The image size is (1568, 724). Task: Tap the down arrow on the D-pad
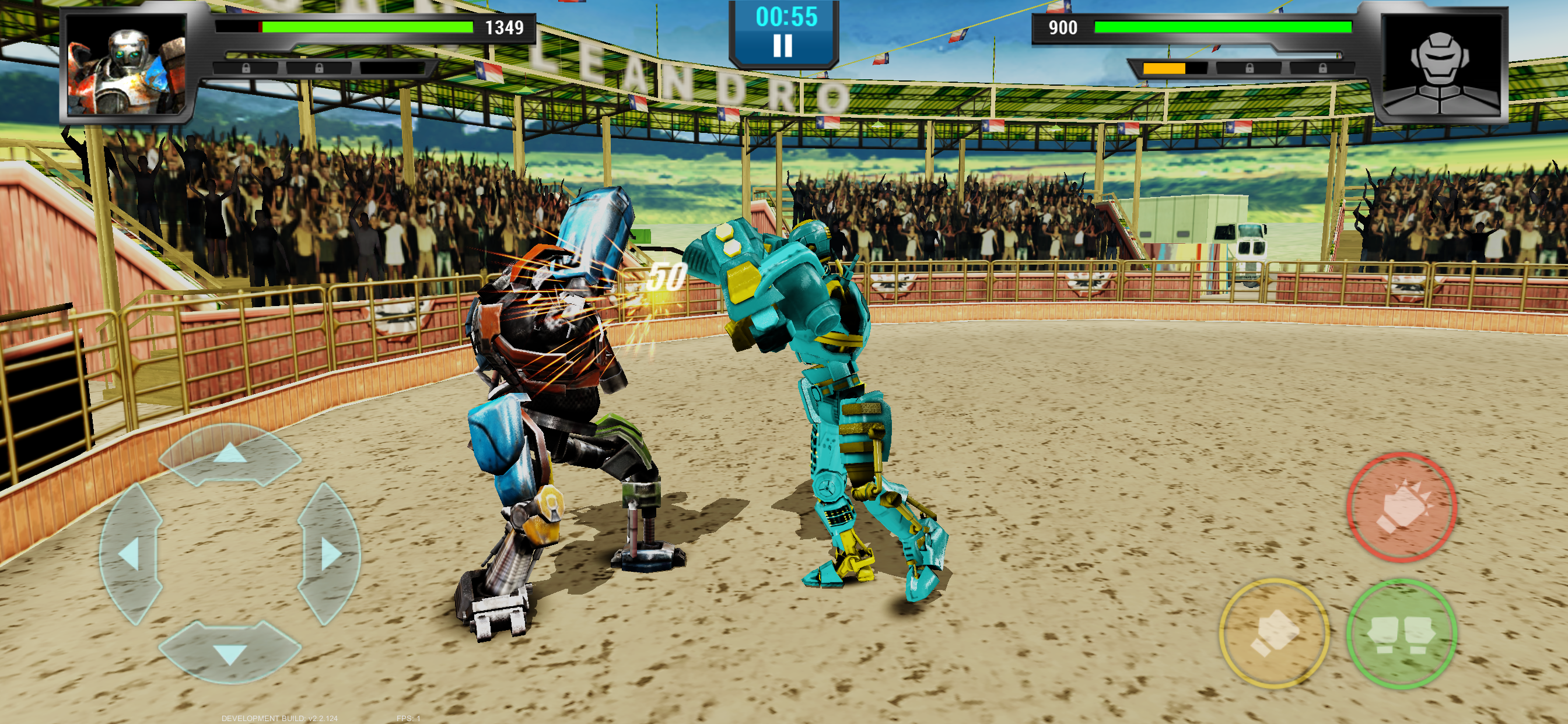click(229, 652)
